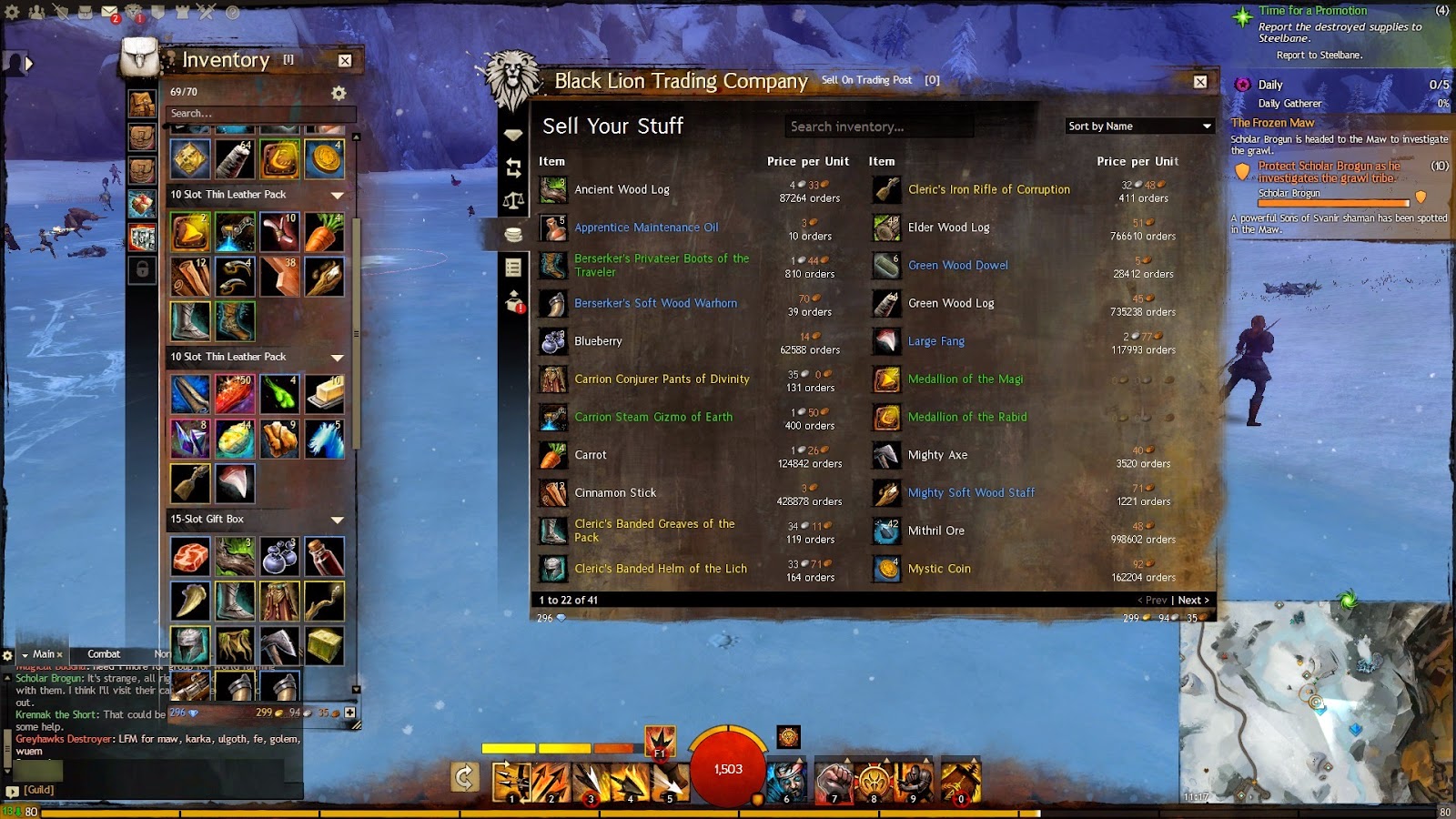Open the Take Delivery box icon with red alert

pos(512,301)
